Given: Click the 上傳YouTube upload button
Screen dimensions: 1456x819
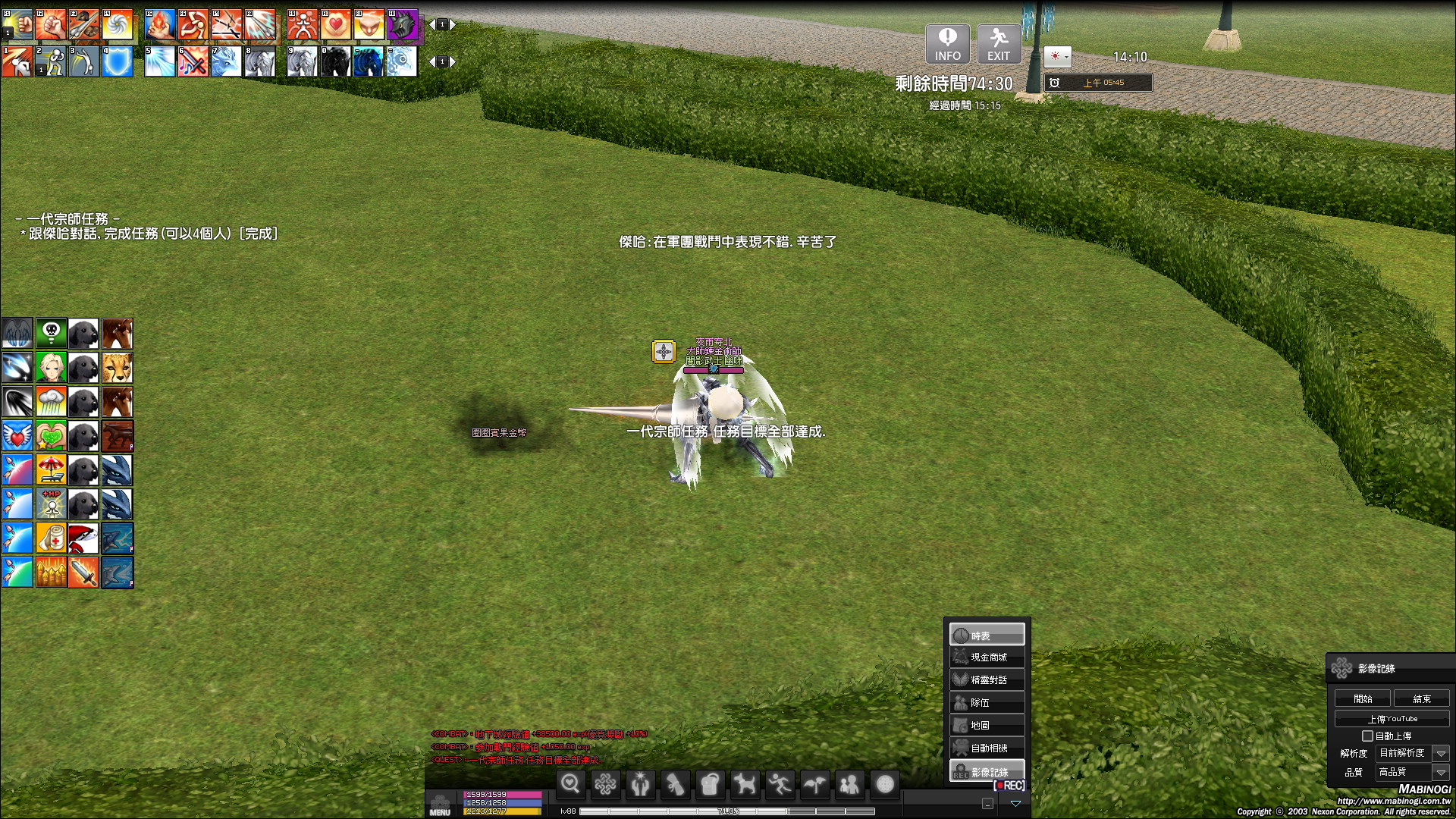Looking at the screenshot, I should [1392, 718].
